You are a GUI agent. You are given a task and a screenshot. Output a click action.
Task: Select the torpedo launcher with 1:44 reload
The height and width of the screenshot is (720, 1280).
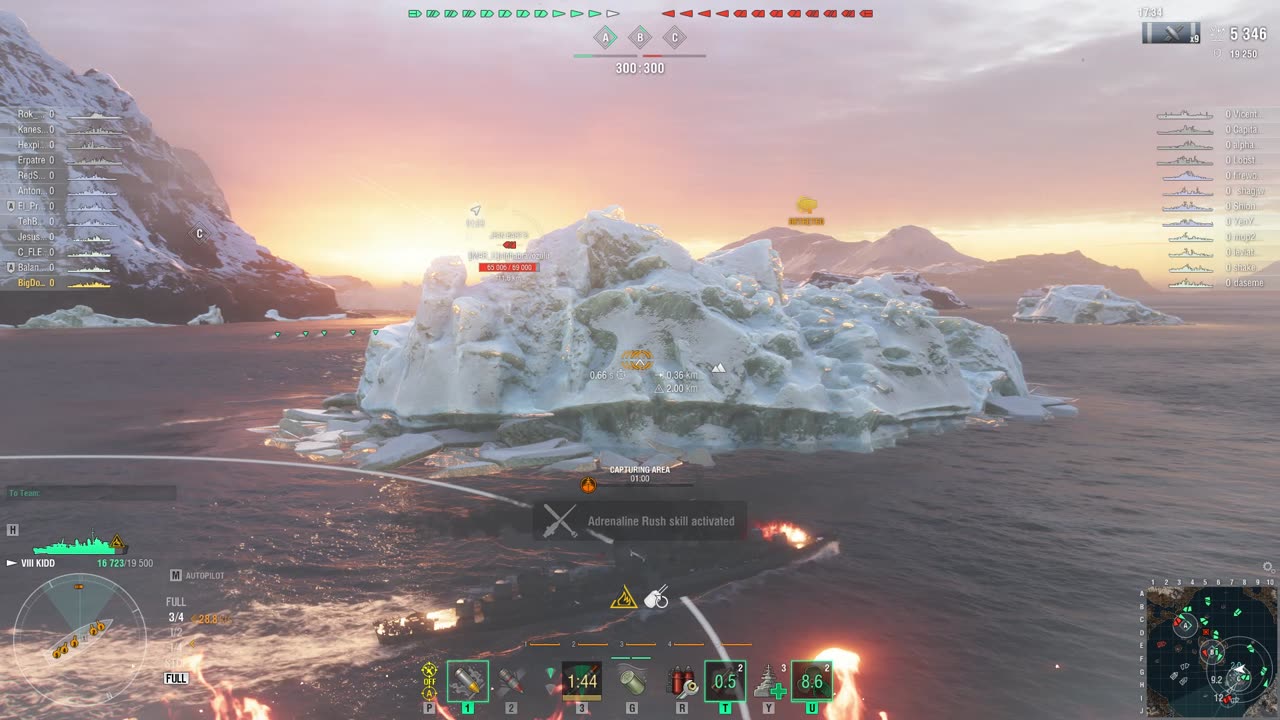pos(581,681)
